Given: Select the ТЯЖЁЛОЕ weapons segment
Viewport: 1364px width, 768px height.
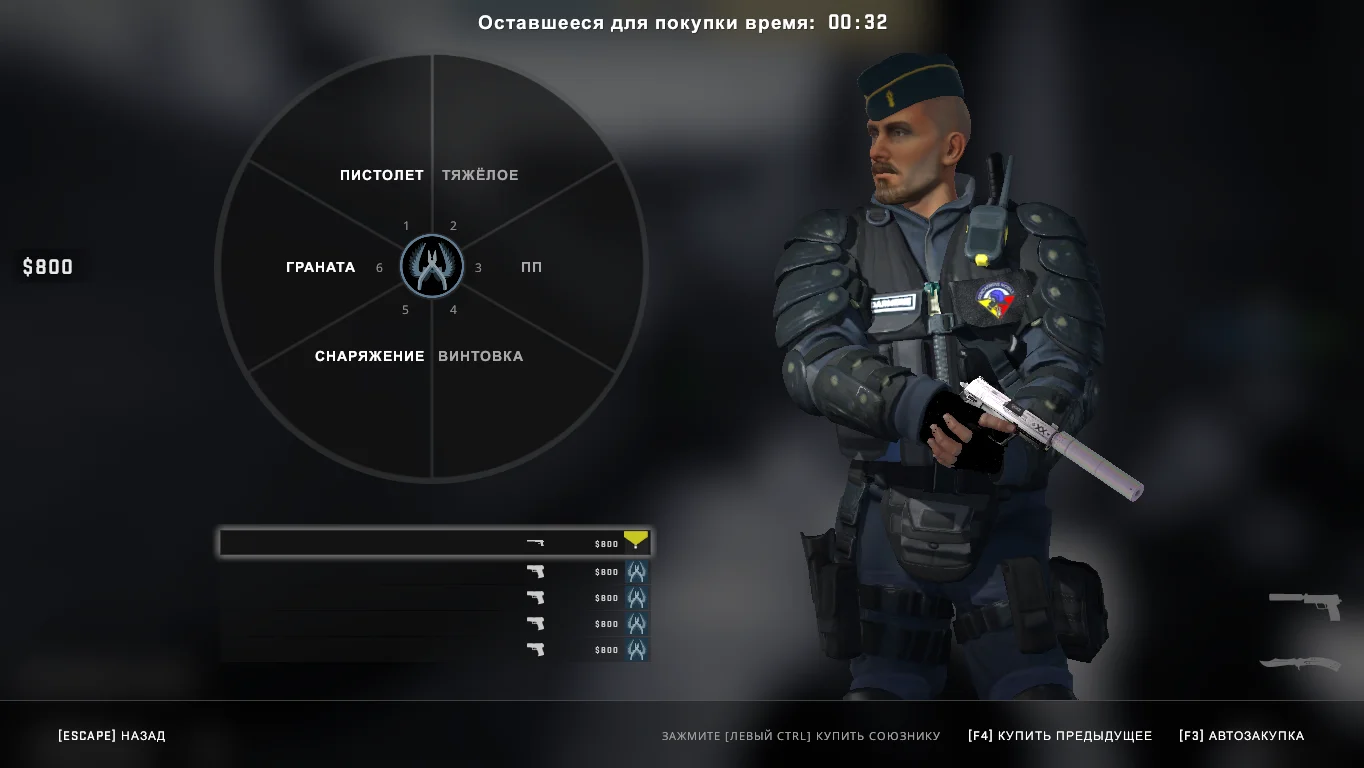Looking at the screenshot, I should [481, 175].
